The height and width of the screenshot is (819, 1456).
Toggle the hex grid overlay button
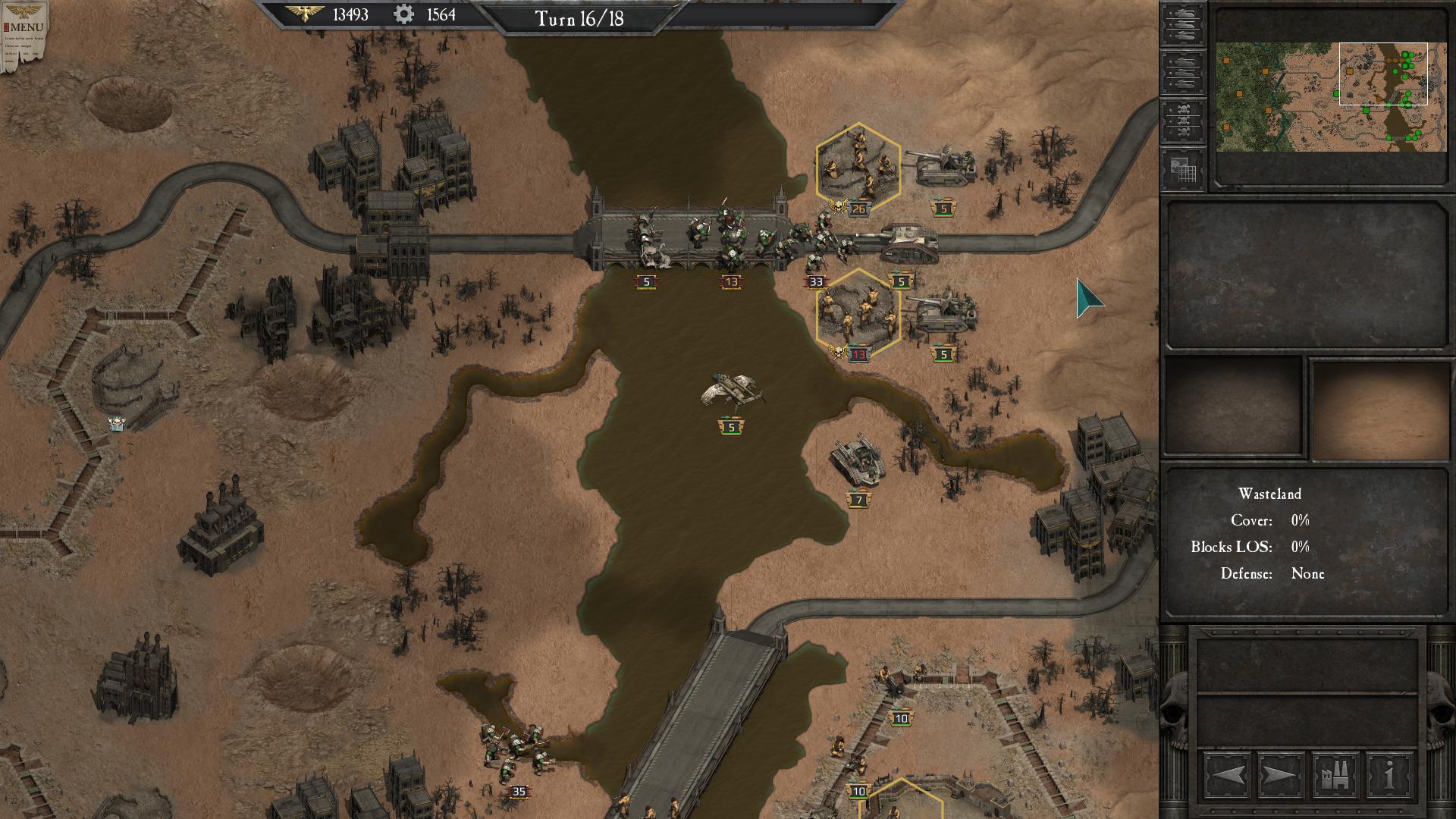pos(1182,169)
